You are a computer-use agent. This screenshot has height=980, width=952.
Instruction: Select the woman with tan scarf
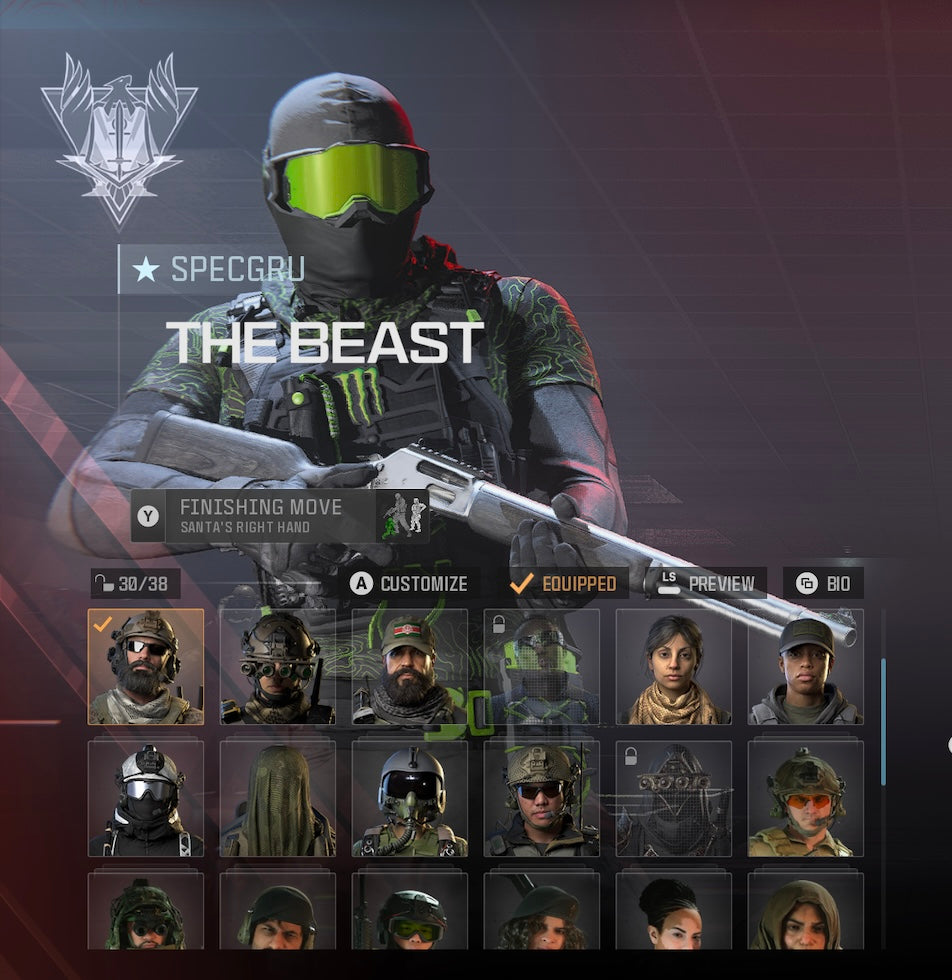(674, 667)
